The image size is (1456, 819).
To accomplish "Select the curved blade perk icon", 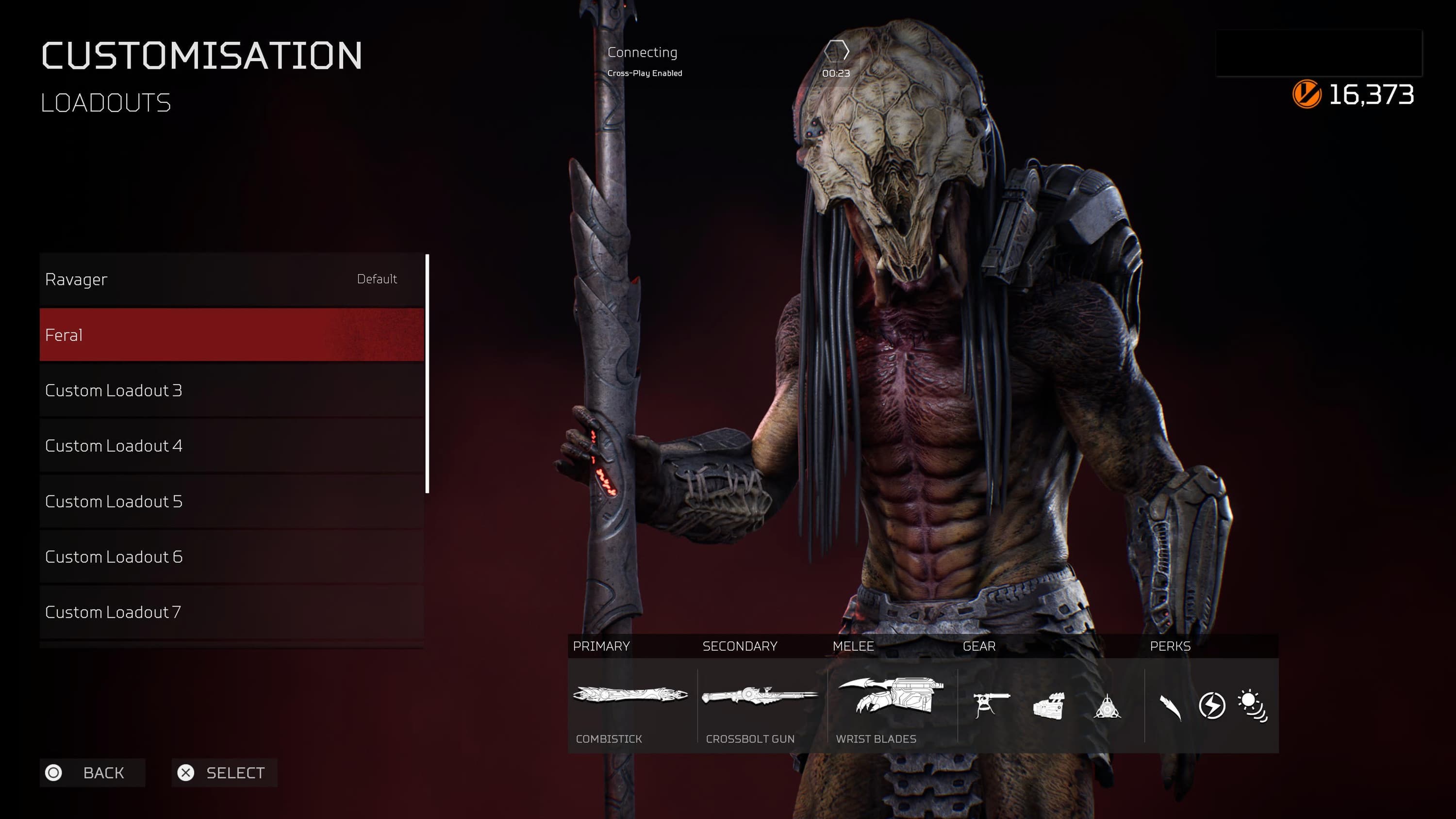I will click(1171, 706).
